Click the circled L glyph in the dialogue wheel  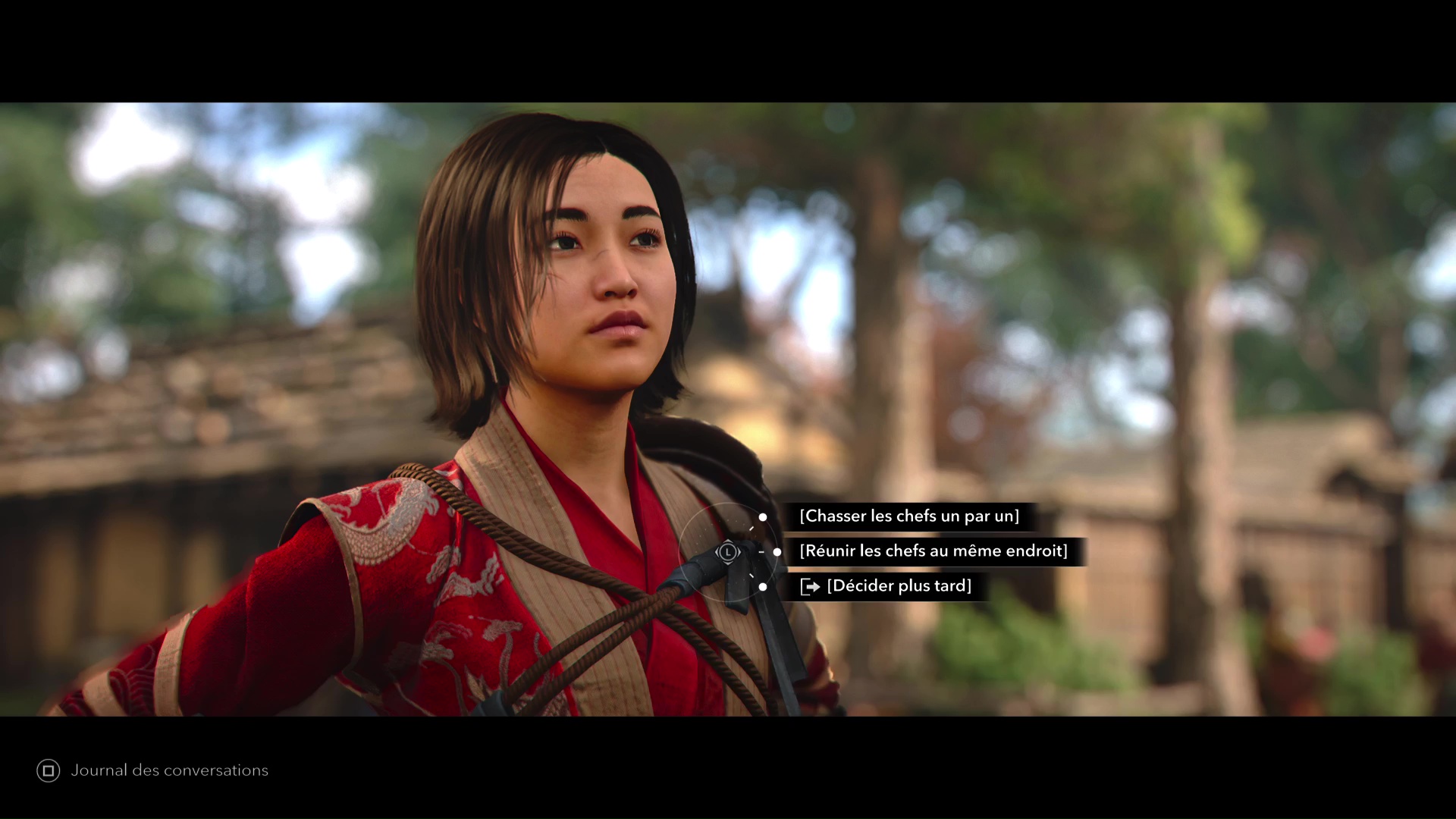click(x=728, y=552)
